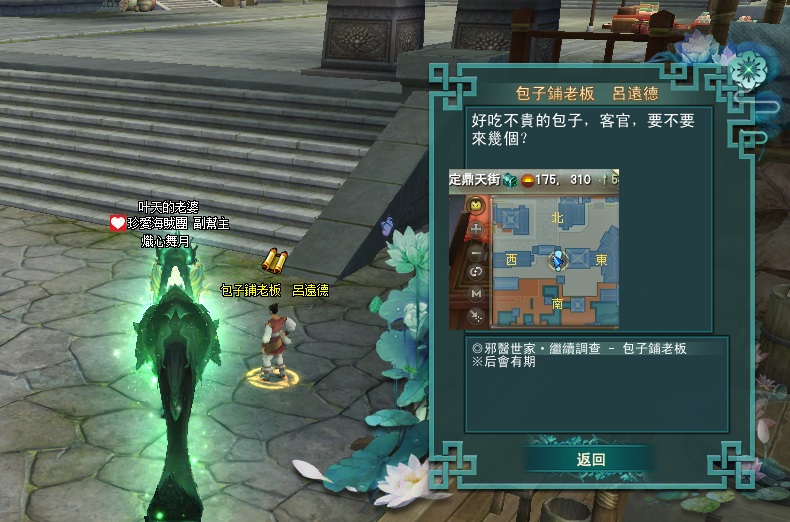Click the minimap's circular arrows refresh button
Screen dimensions: 790x522
(476, 272)
